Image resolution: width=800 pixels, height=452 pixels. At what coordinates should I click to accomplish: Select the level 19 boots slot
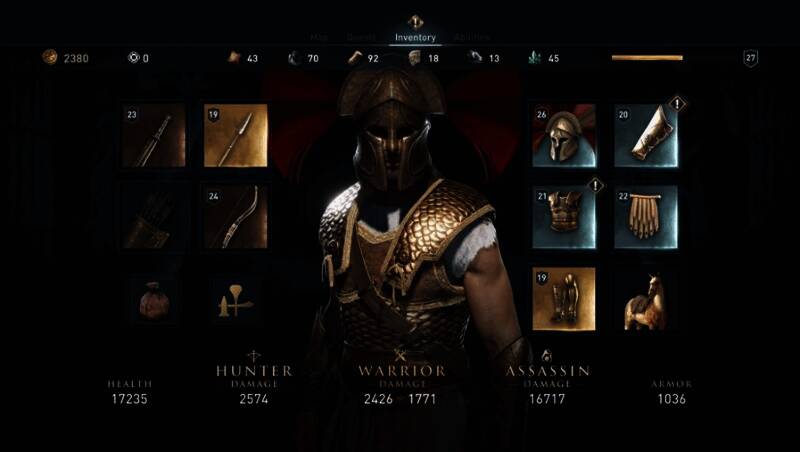point(565,298)
